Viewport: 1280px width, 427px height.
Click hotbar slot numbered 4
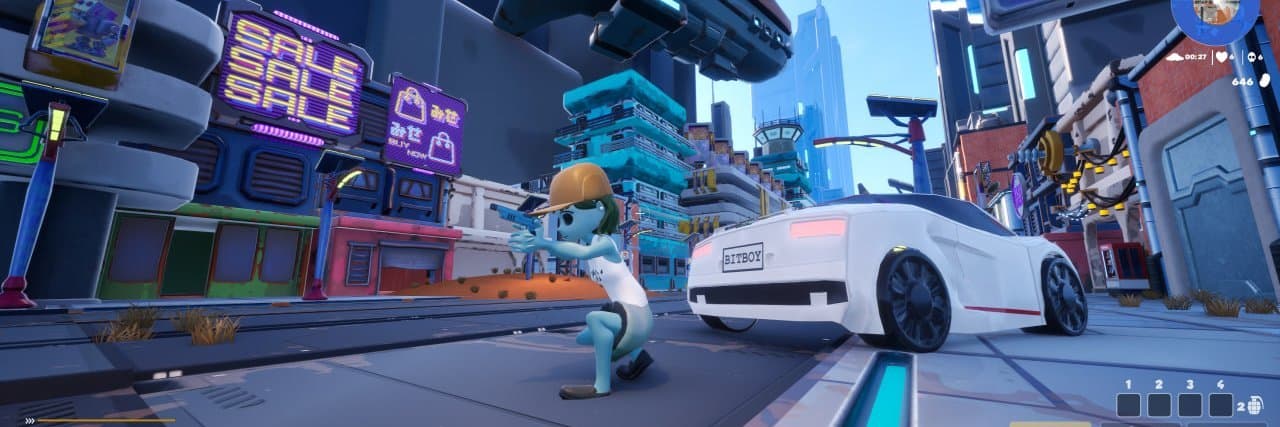point(1221,405)
